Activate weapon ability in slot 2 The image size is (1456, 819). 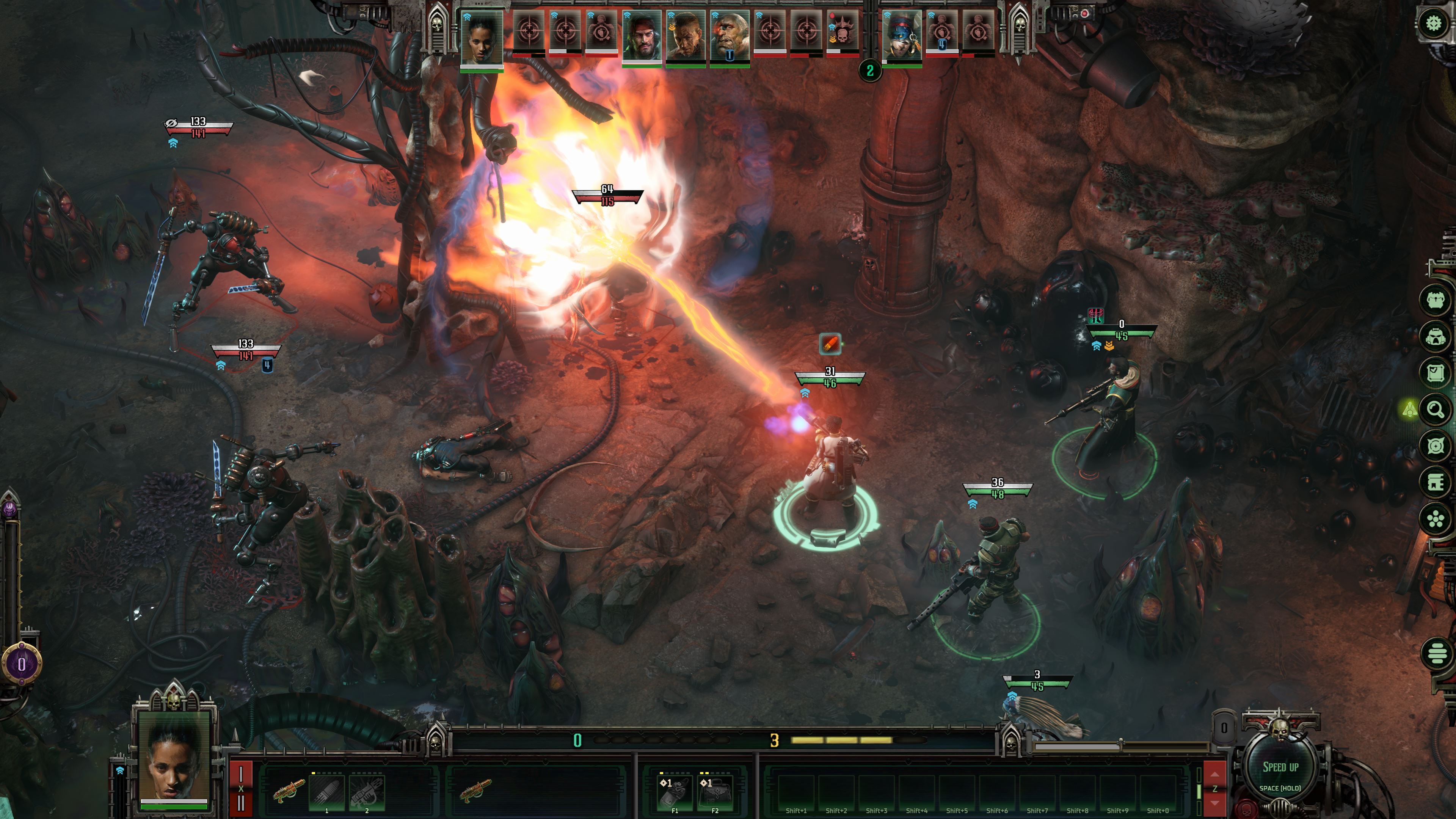[x=367, y=791]
